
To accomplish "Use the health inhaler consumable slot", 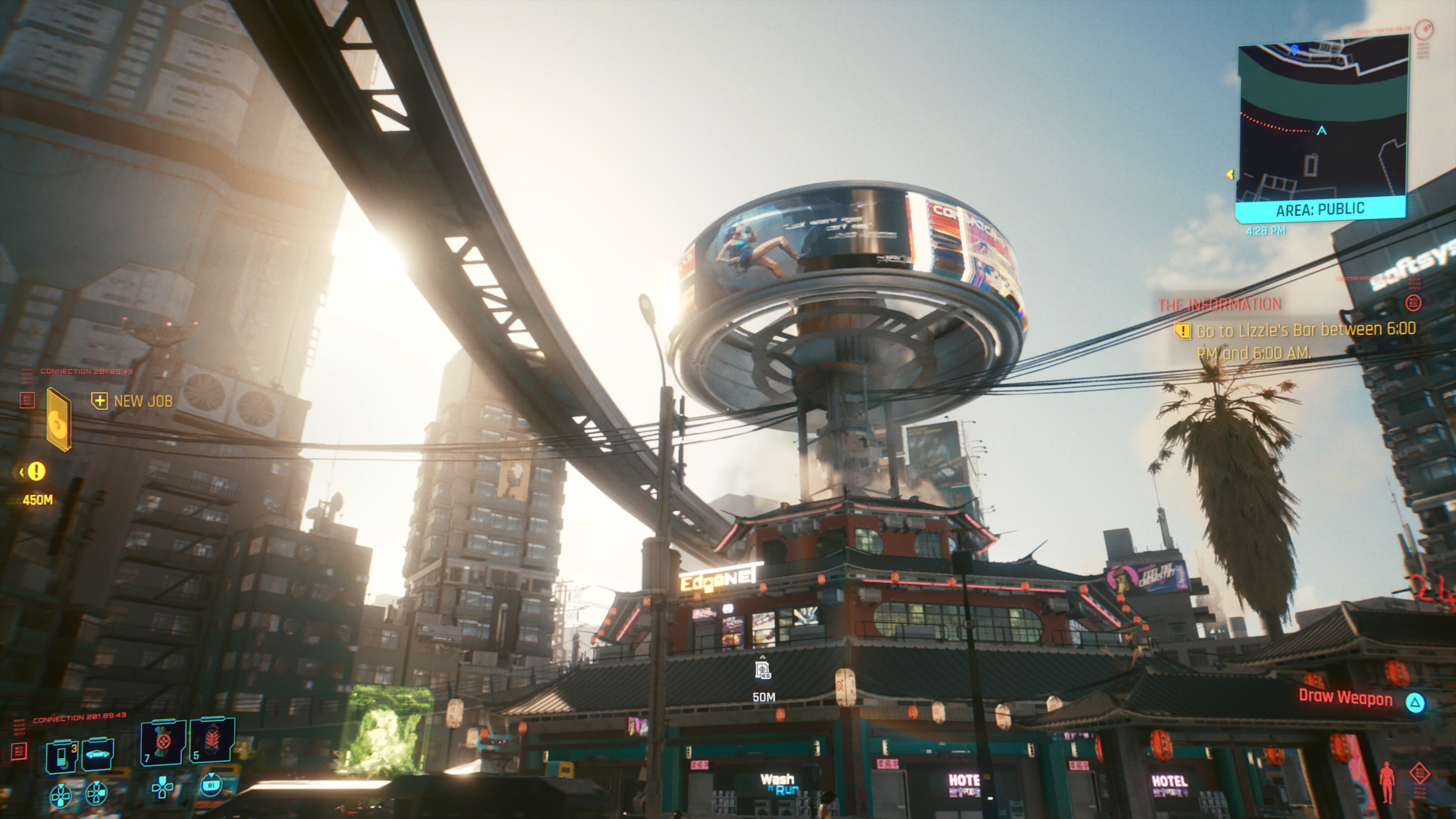I will click(163, 741).
